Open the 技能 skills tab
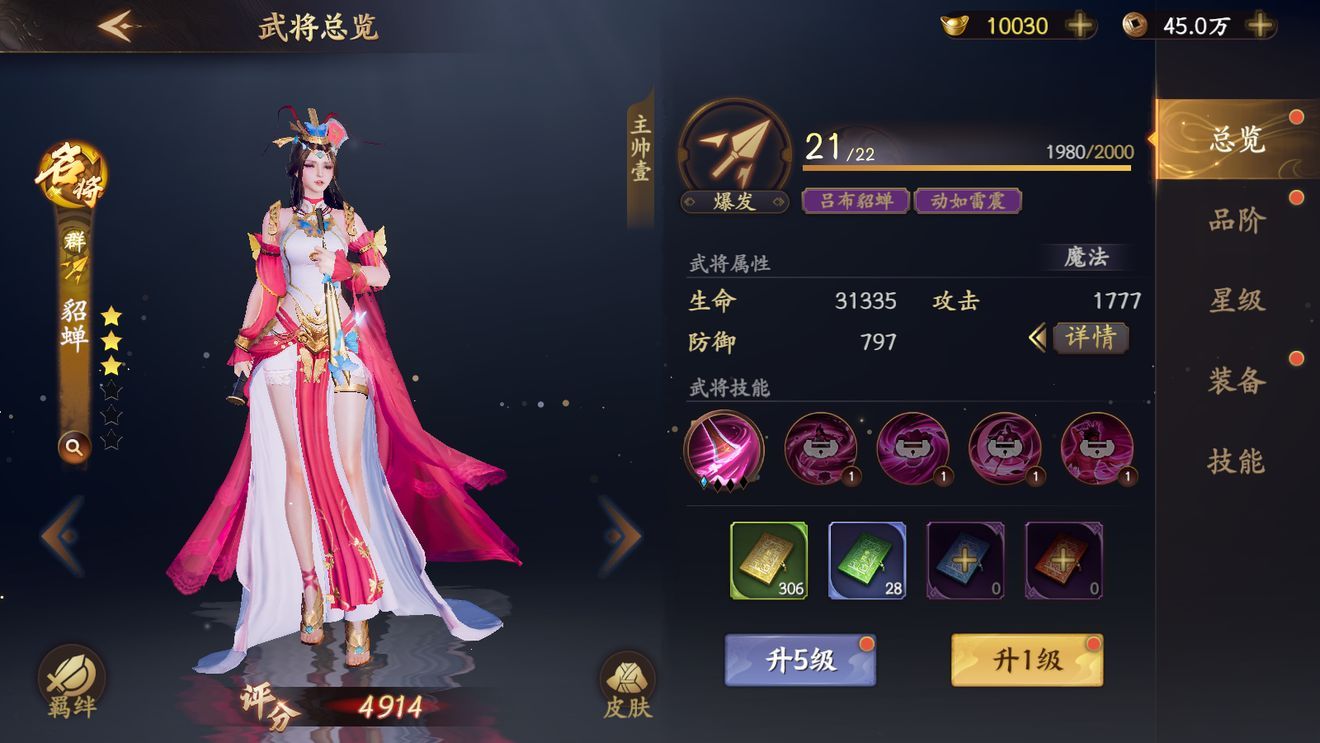This screenshot has width=1320, height=743. 1237,461
